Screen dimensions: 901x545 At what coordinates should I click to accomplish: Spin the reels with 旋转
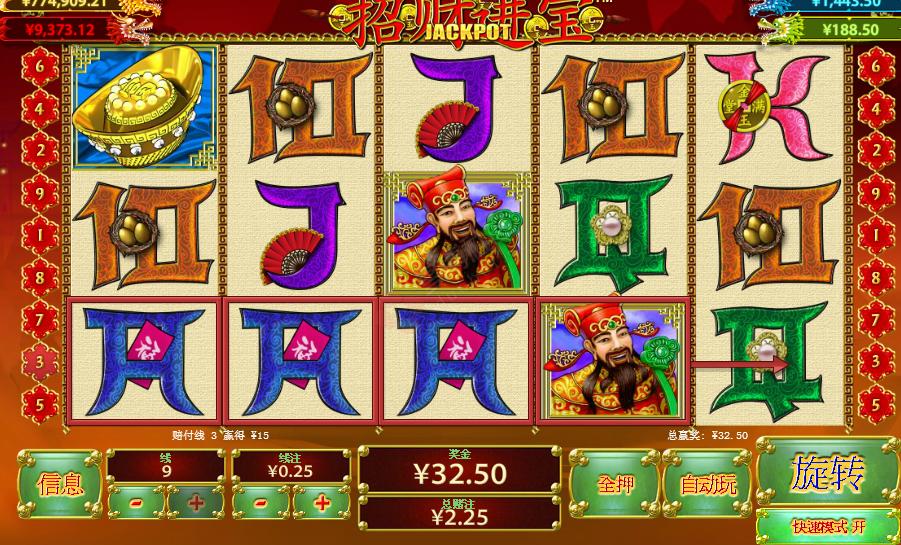click(827, 474)
